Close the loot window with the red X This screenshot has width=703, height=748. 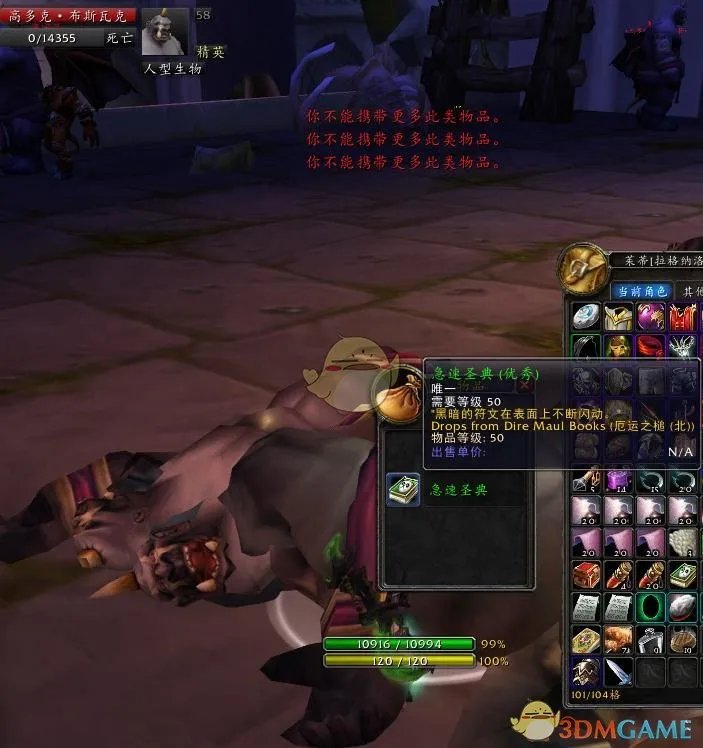tap(523, 385)
